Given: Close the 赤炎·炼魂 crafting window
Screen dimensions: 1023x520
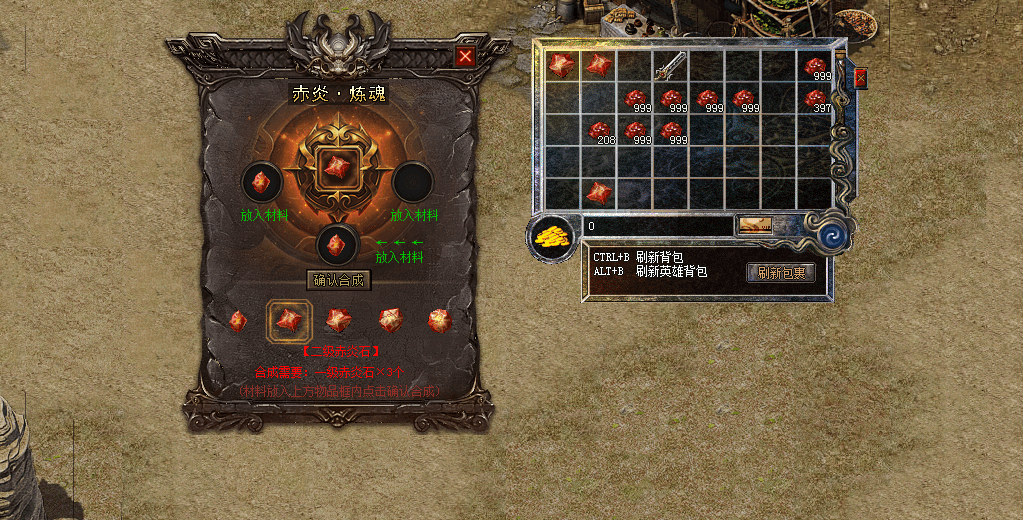Looking at the screenshot, I should click(x=465, y=57).
